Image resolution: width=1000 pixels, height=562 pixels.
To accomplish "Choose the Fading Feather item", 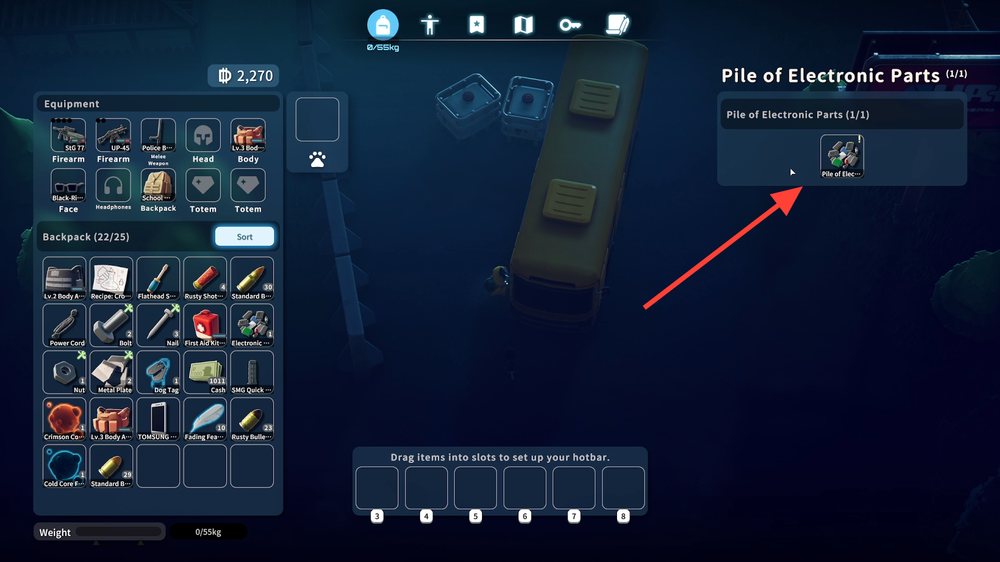I will [205, 419].
